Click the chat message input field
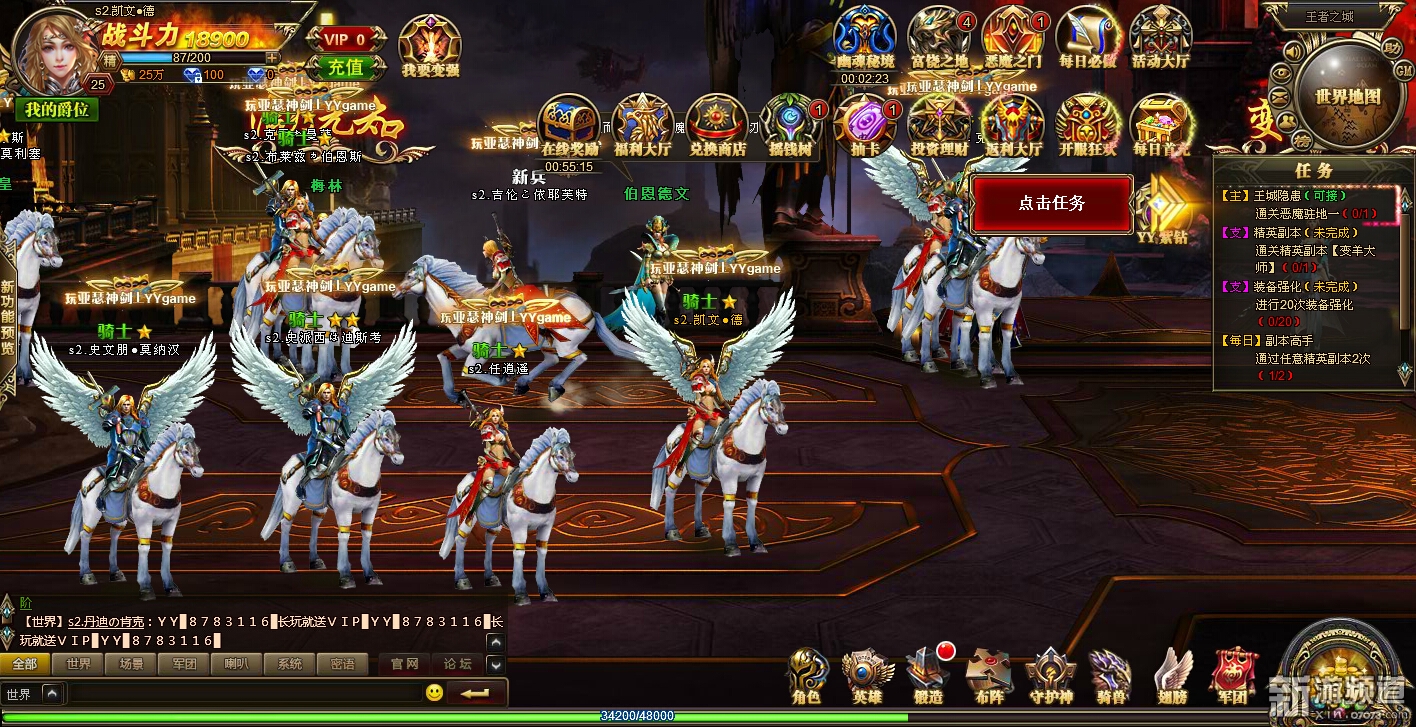The width and height of the screenshot is (1416, 727). pos(240,693)
